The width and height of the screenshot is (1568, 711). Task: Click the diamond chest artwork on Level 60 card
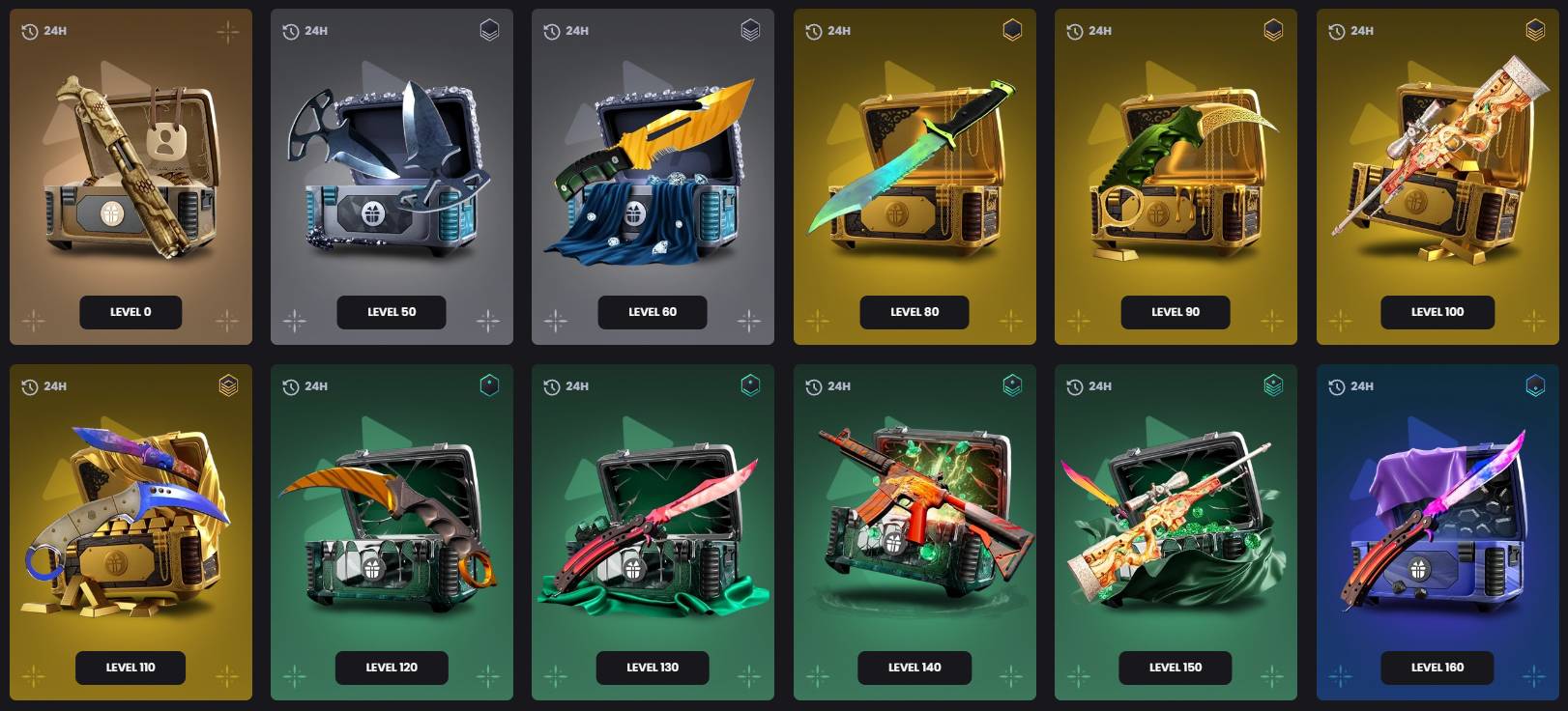point(653,164)
